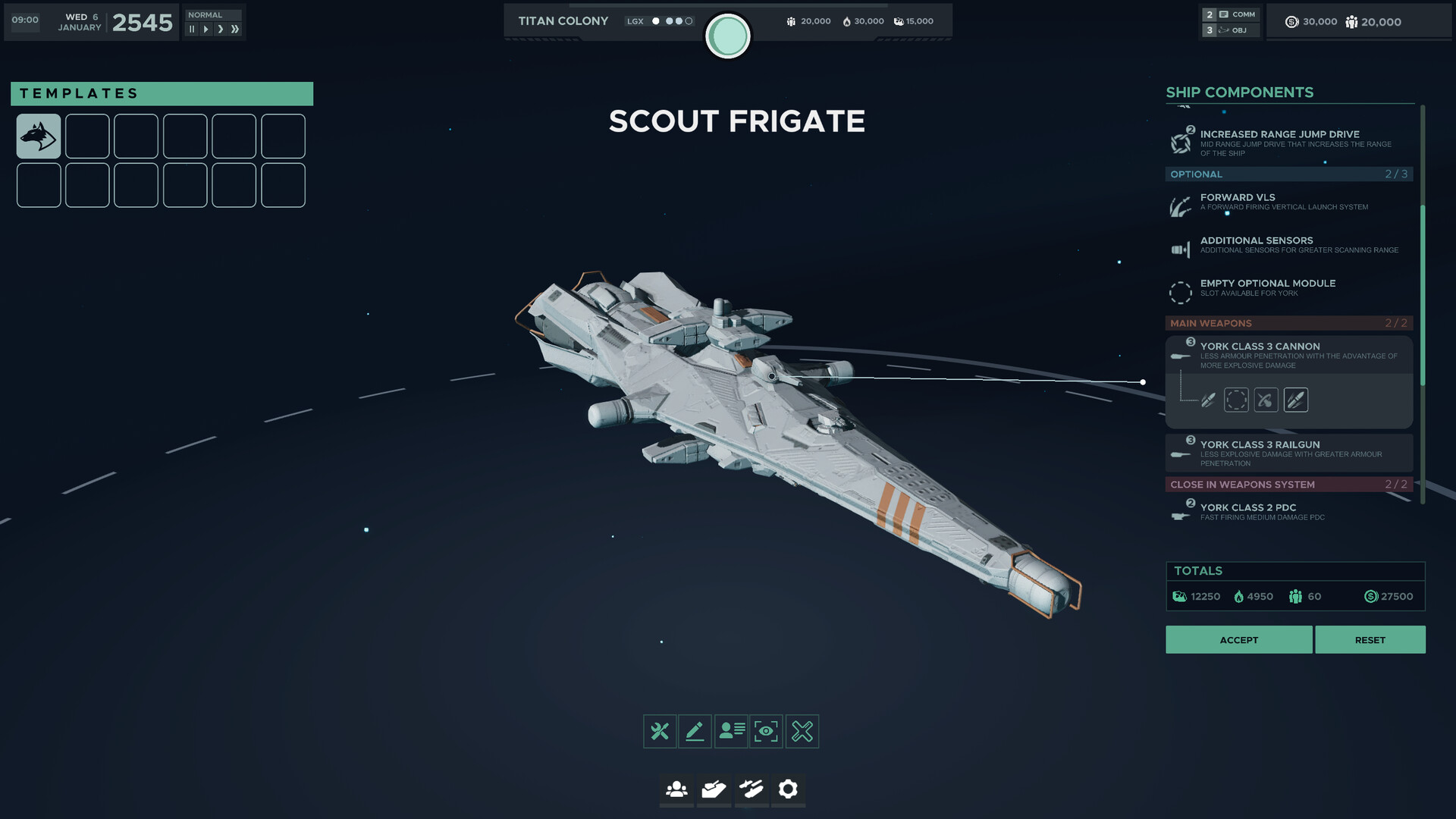The image size is (1456, 819).
Task: Open the Forward VLS optional module
Action: [x=1289, y=202]
